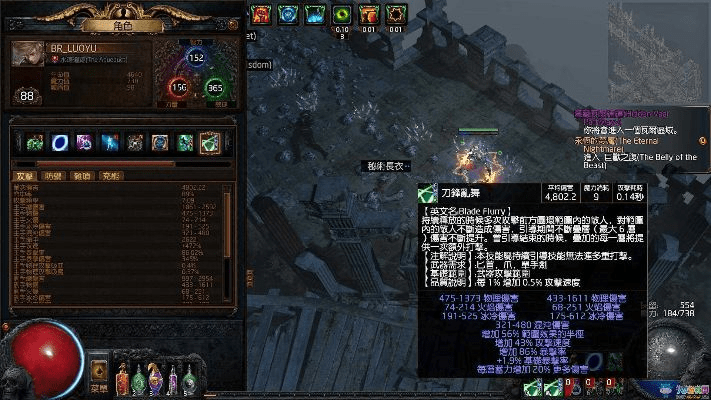The height and width of the screenshot is (400, 711).
Task: Choose the blue ring skill icon
Action: click(x=60, y=142)
